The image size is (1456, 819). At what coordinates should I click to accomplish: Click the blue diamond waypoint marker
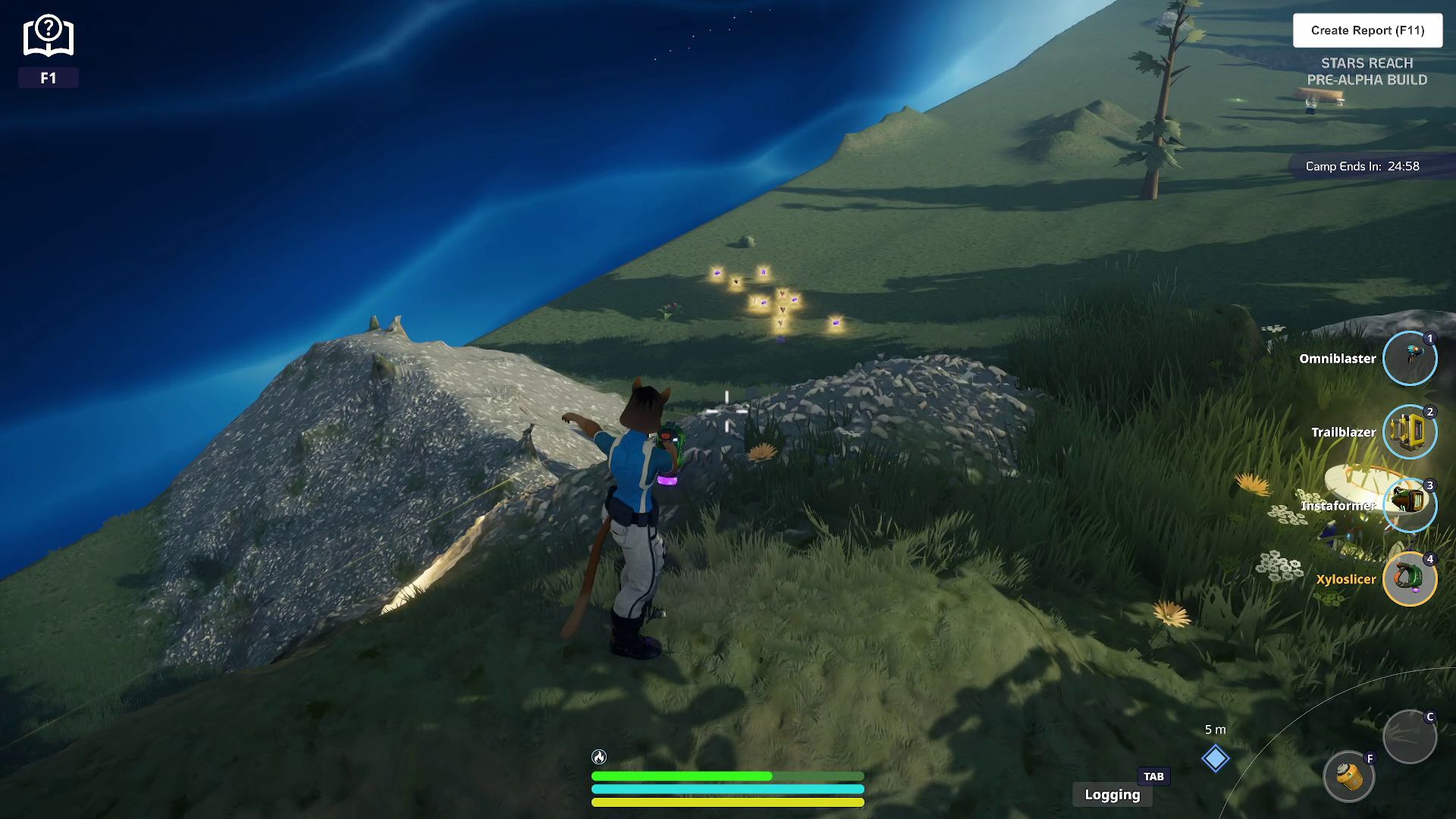pos(1215,758)
